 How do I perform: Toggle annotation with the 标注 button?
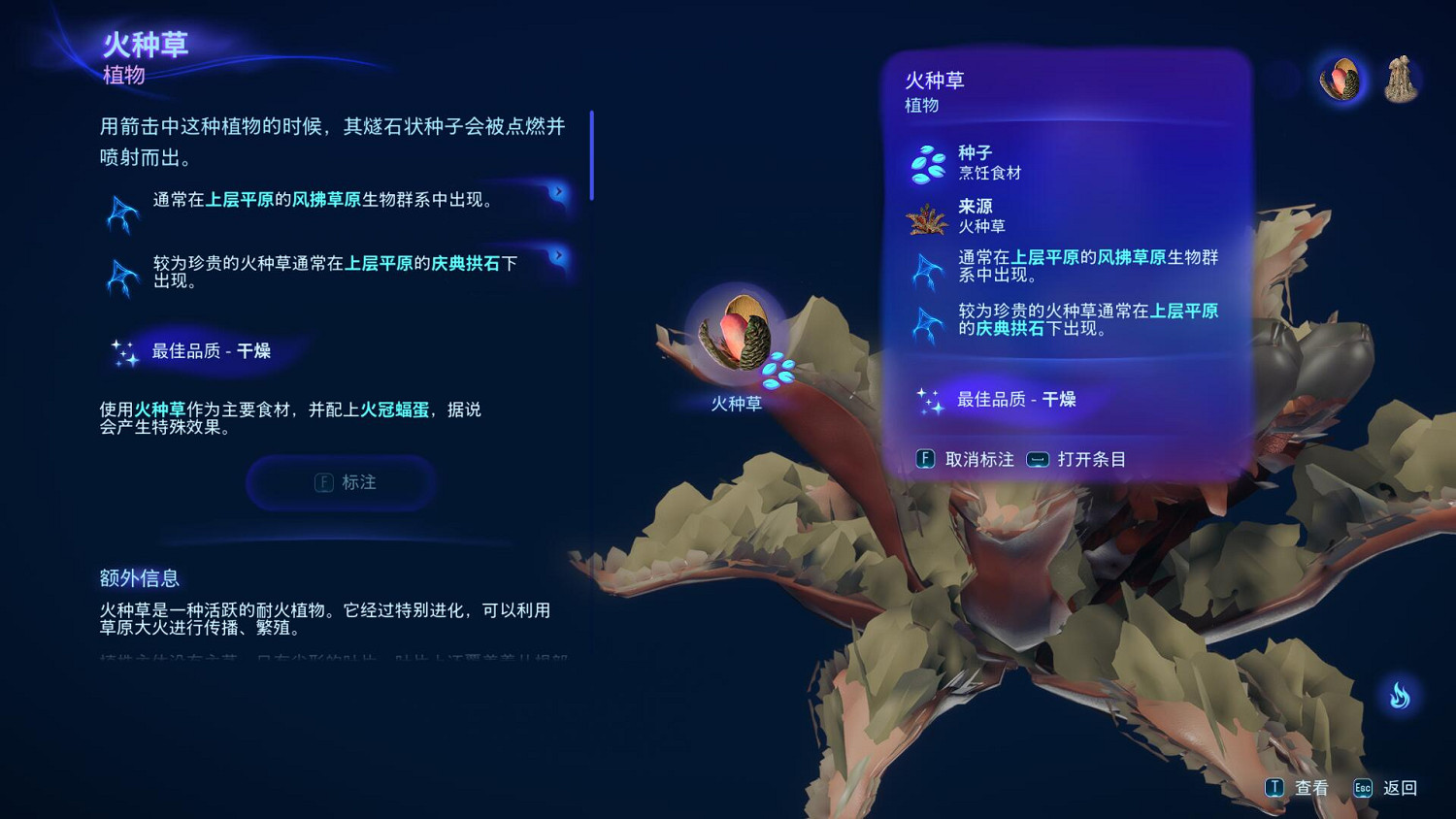[x=340, y=482]
